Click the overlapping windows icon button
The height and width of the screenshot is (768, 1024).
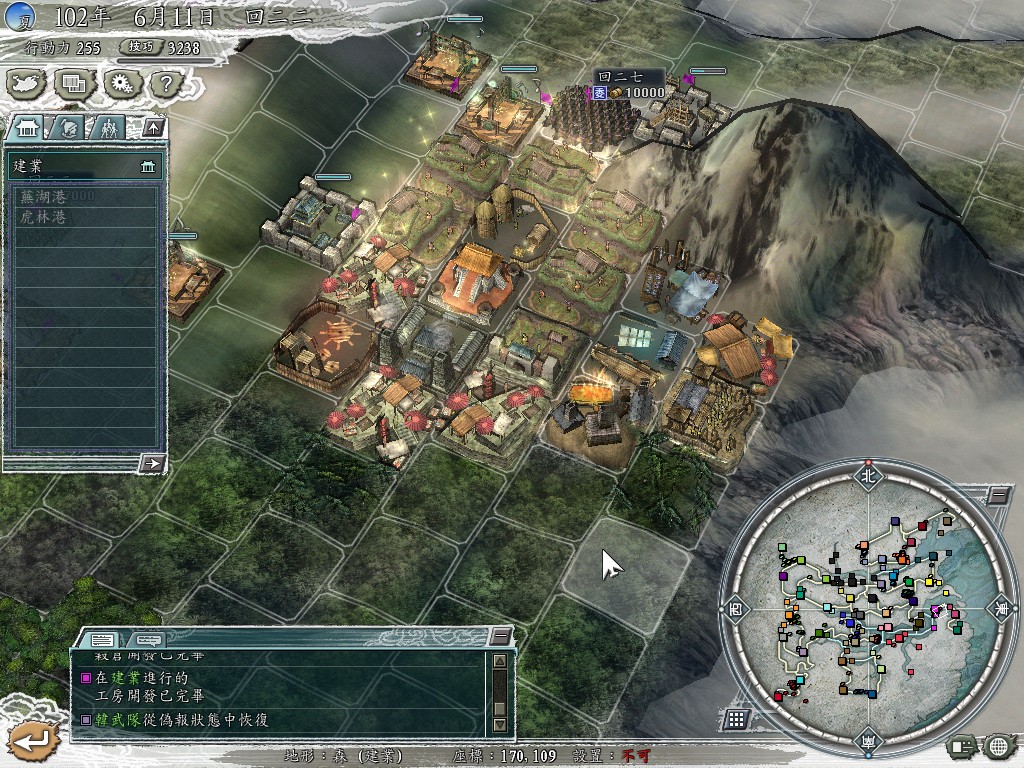pos(74,84)
